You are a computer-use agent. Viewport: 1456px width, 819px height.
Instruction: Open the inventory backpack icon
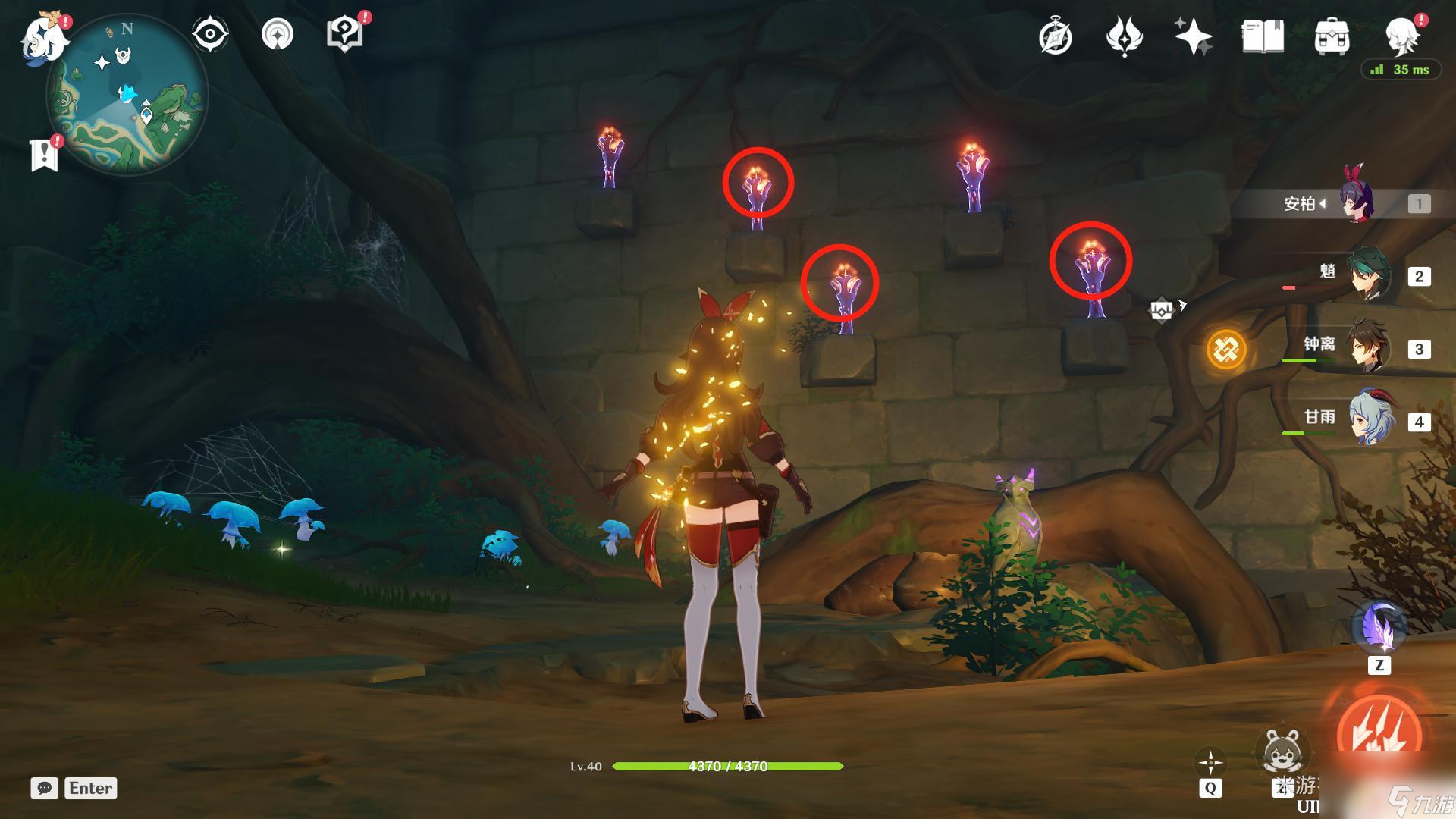click(1332, 37)
